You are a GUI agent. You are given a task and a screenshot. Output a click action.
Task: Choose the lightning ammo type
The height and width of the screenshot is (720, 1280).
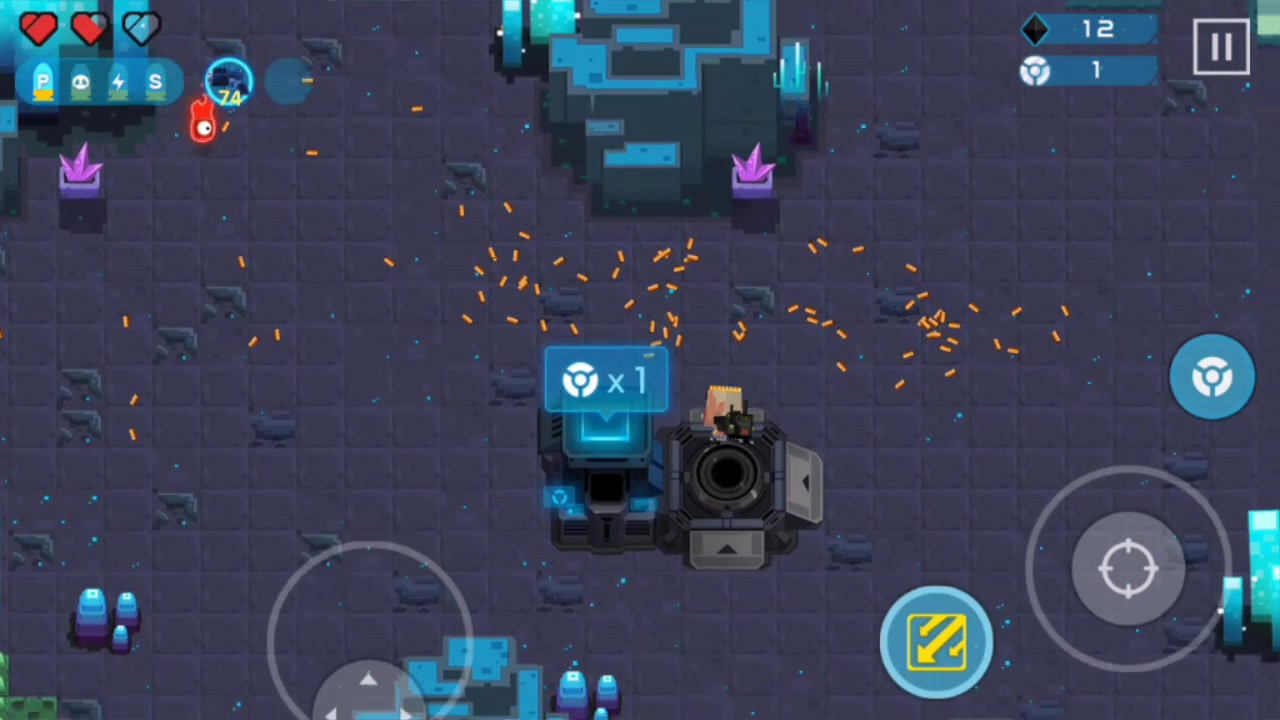tap(117, 83)
